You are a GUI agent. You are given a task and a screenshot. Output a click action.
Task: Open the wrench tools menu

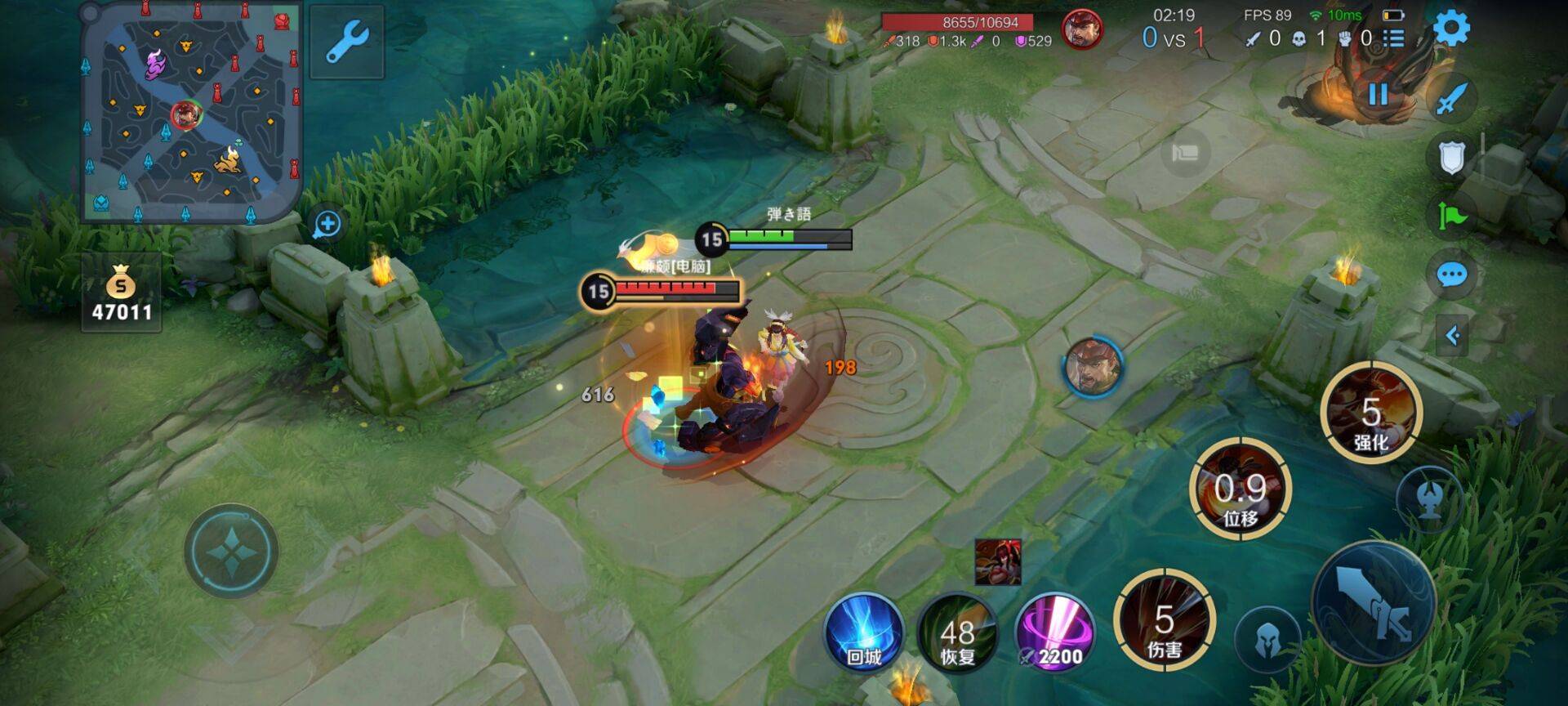(347, 42)
